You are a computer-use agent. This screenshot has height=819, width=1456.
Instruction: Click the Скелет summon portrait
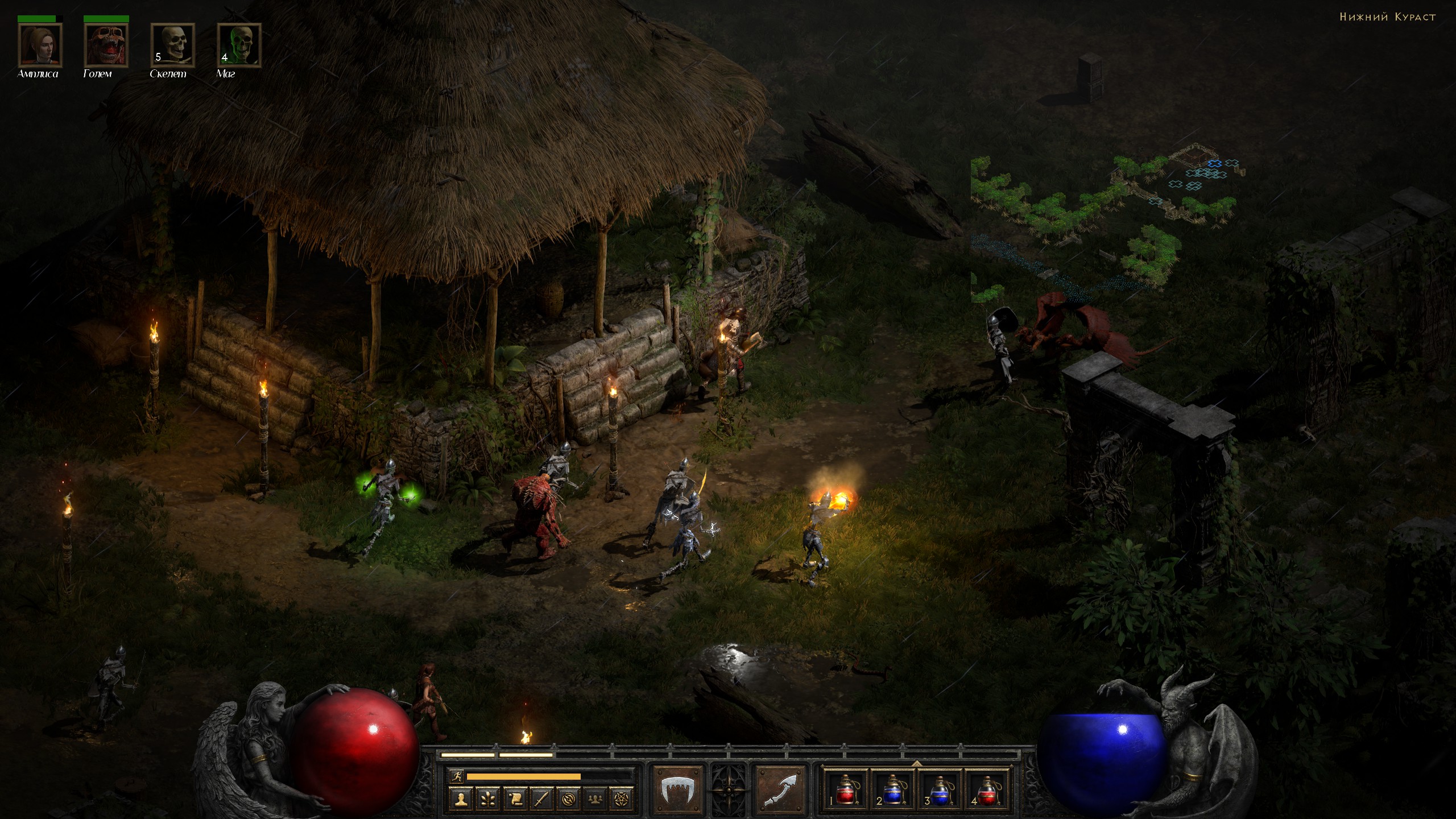[172, 45]
